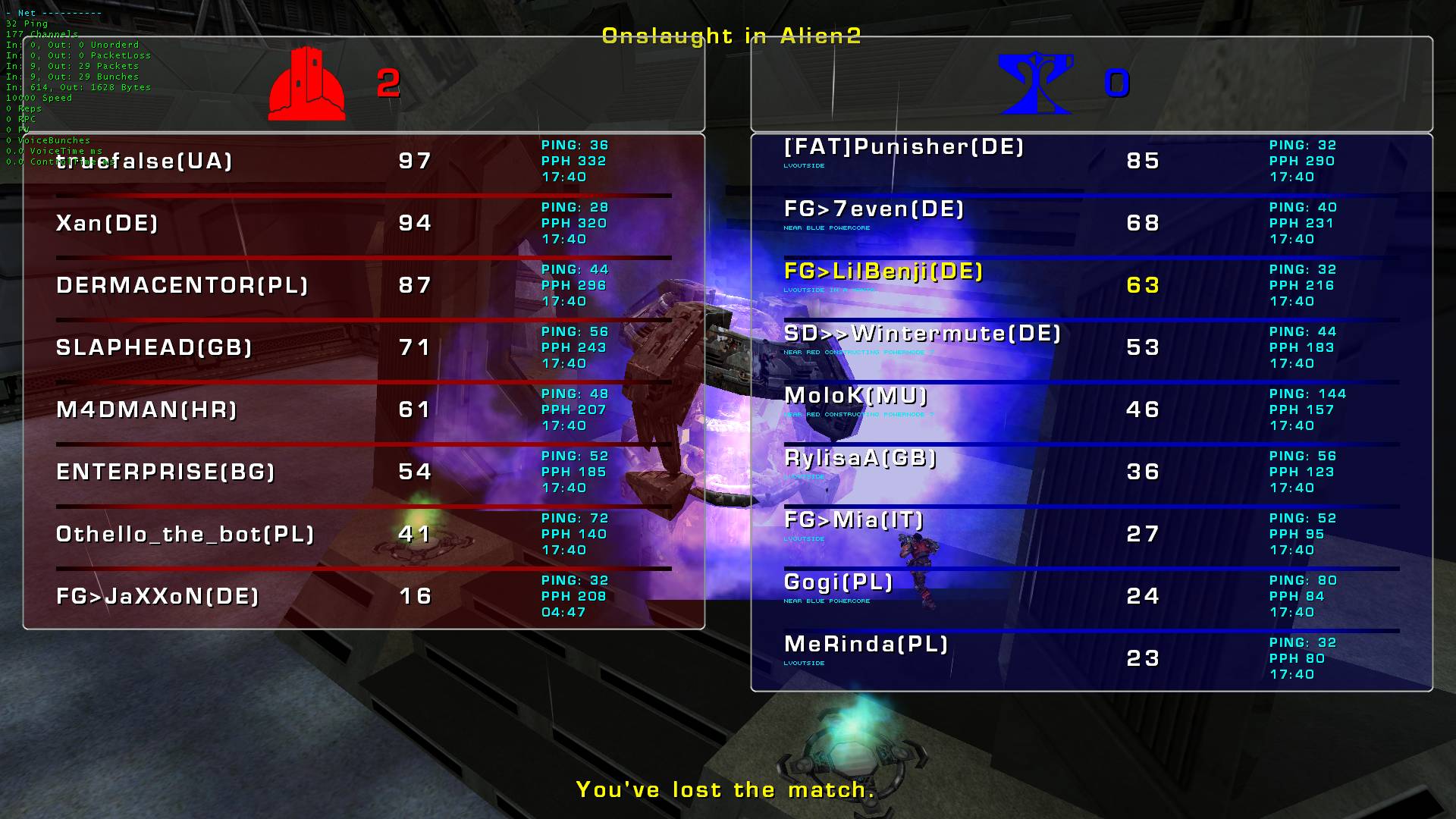The width and height of the screenshot is (1456, 819).
Task: Select truefalse(UA) on the red team list
Action: [144, 161]
